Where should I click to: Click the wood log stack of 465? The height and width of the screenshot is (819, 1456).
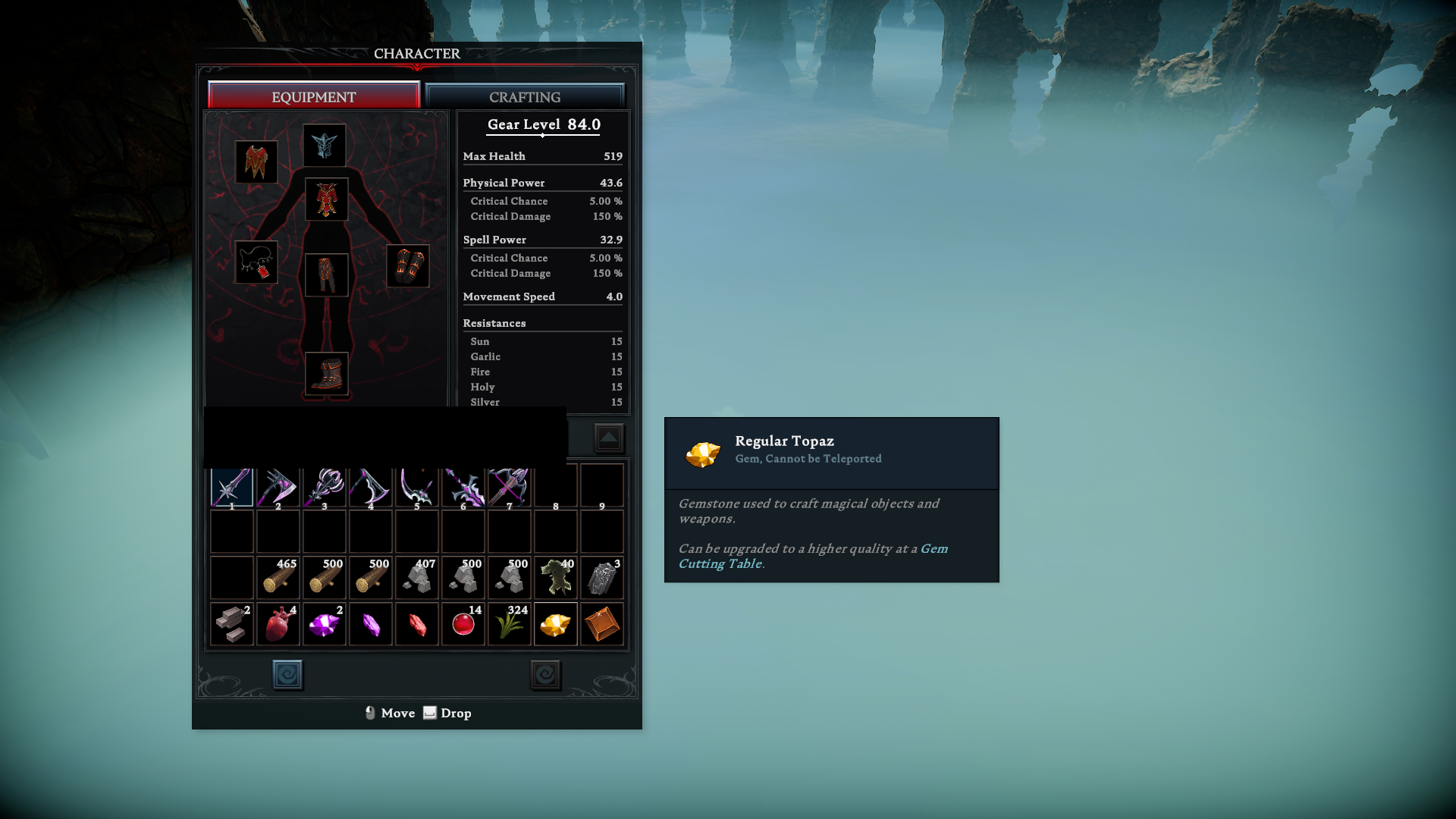click(278, 578)
